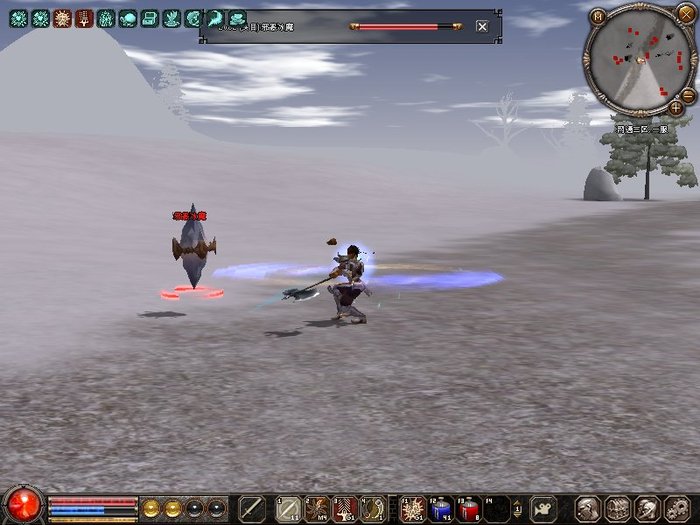The width and height of the screenshot is (700, 525).
Task: Open the map with the M button
Action: coord(598,15)
